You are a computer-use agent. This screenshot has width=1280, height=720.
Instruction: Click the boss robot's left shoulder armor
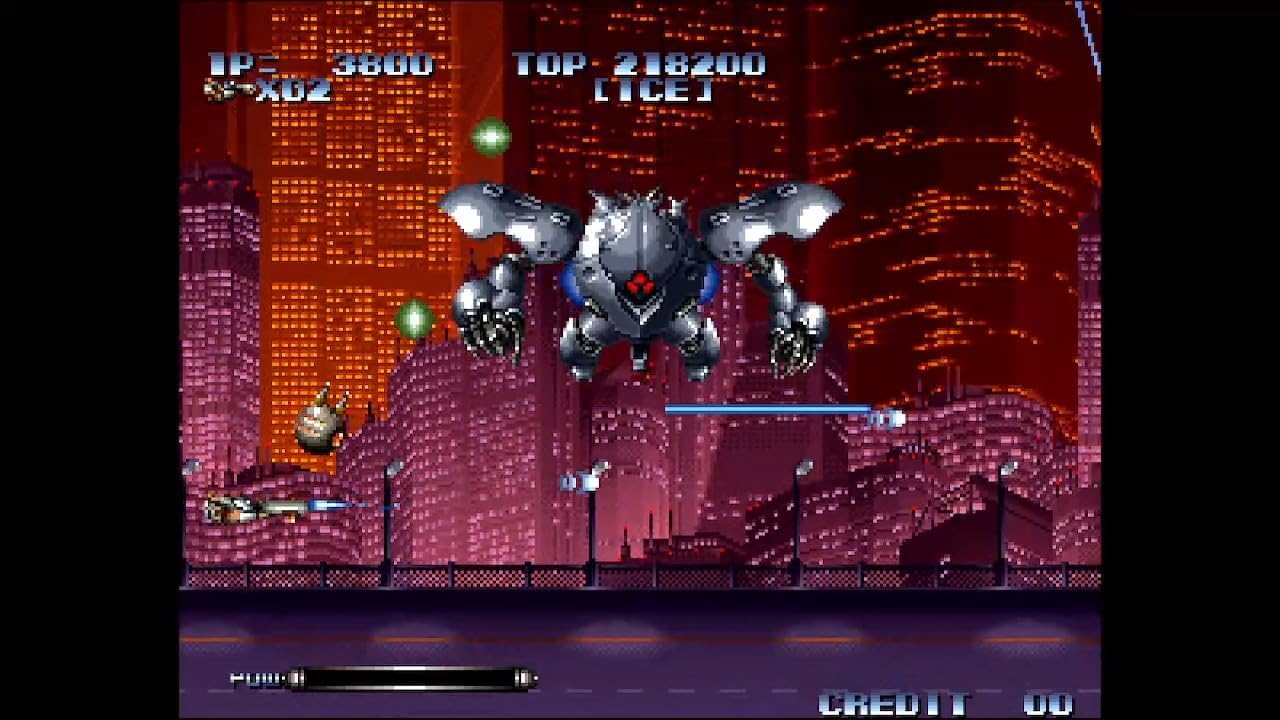click(510, 212)
